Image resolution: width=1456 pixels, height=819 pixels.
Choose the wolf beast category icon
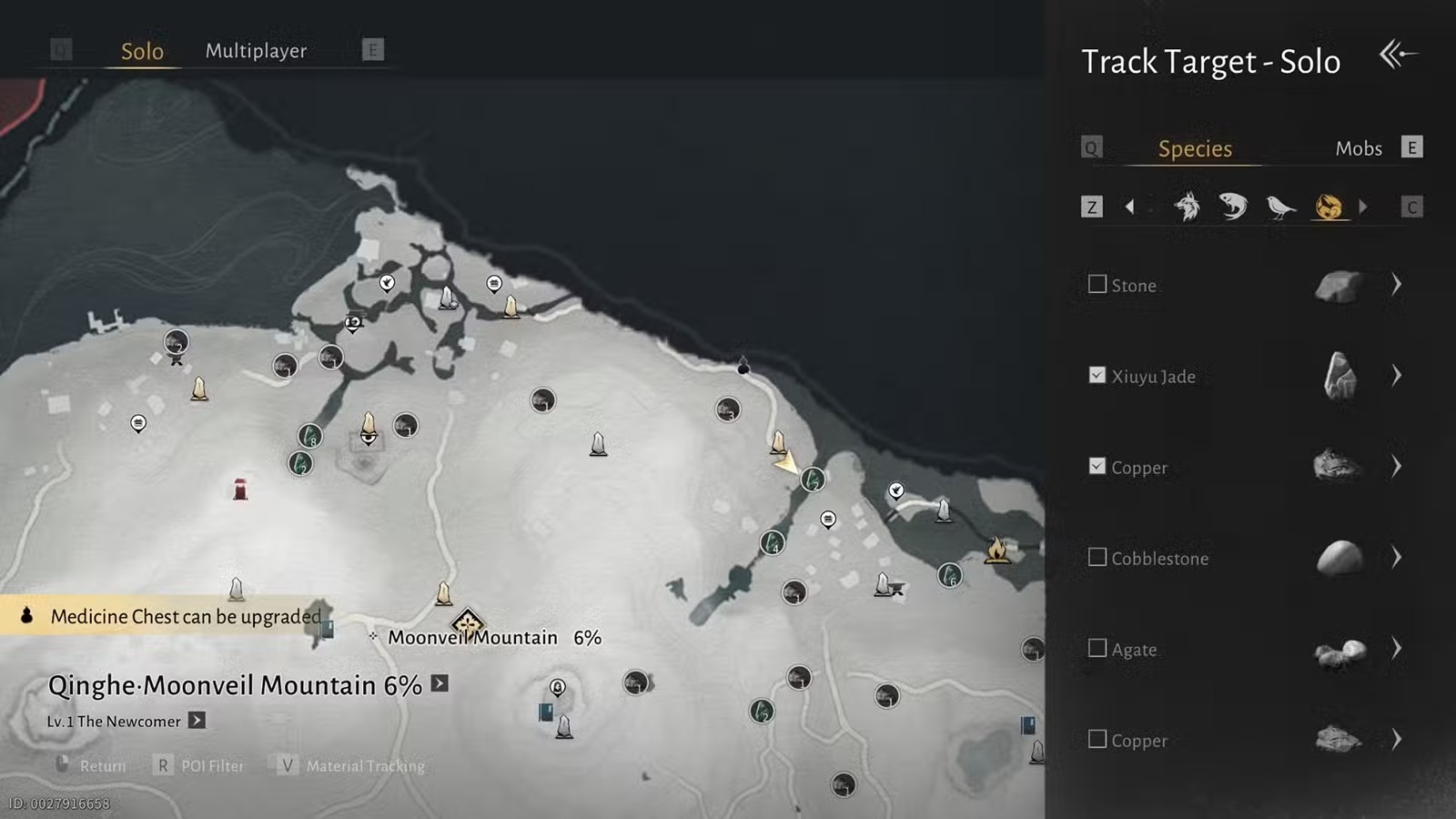[x=1187, y=207]
